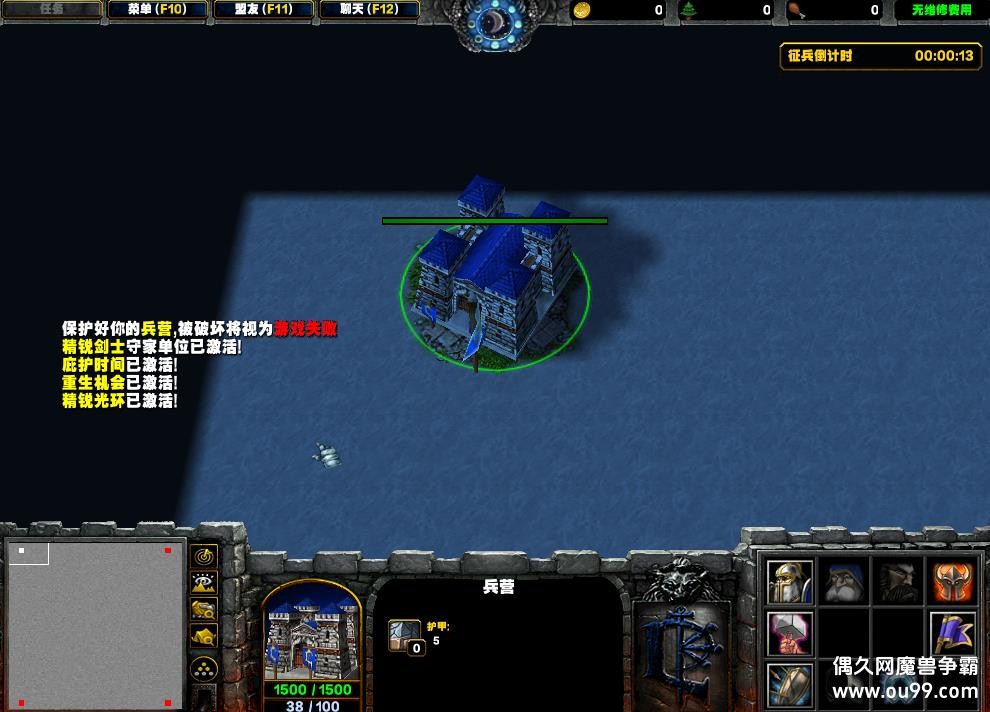990x712 pixels.
Task: Open the formation movement toggle button
Action: [x=205, y=668]
